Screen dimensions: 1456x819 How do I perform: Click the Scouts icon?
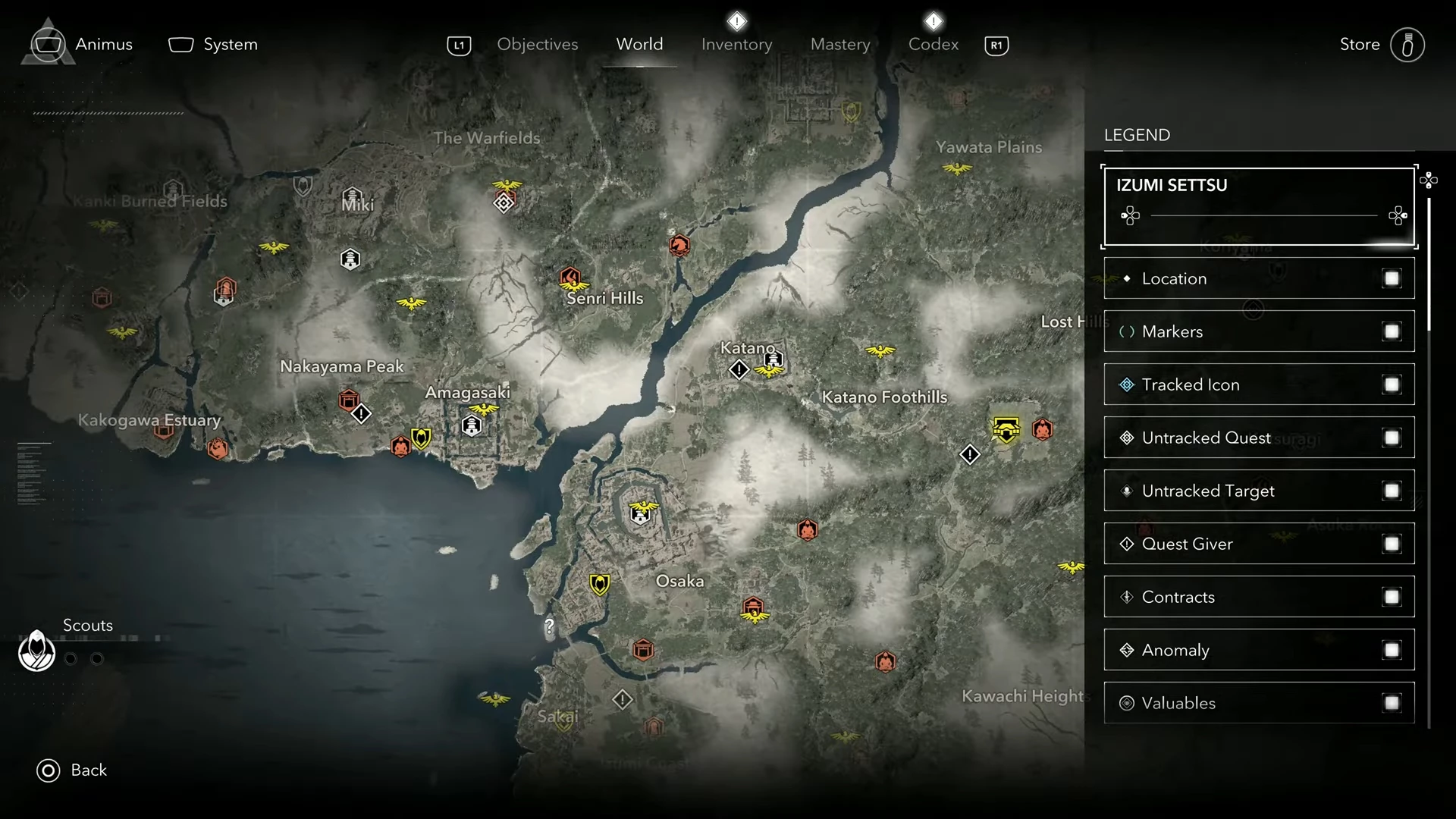pyautogui.click(x=36, y=651)
